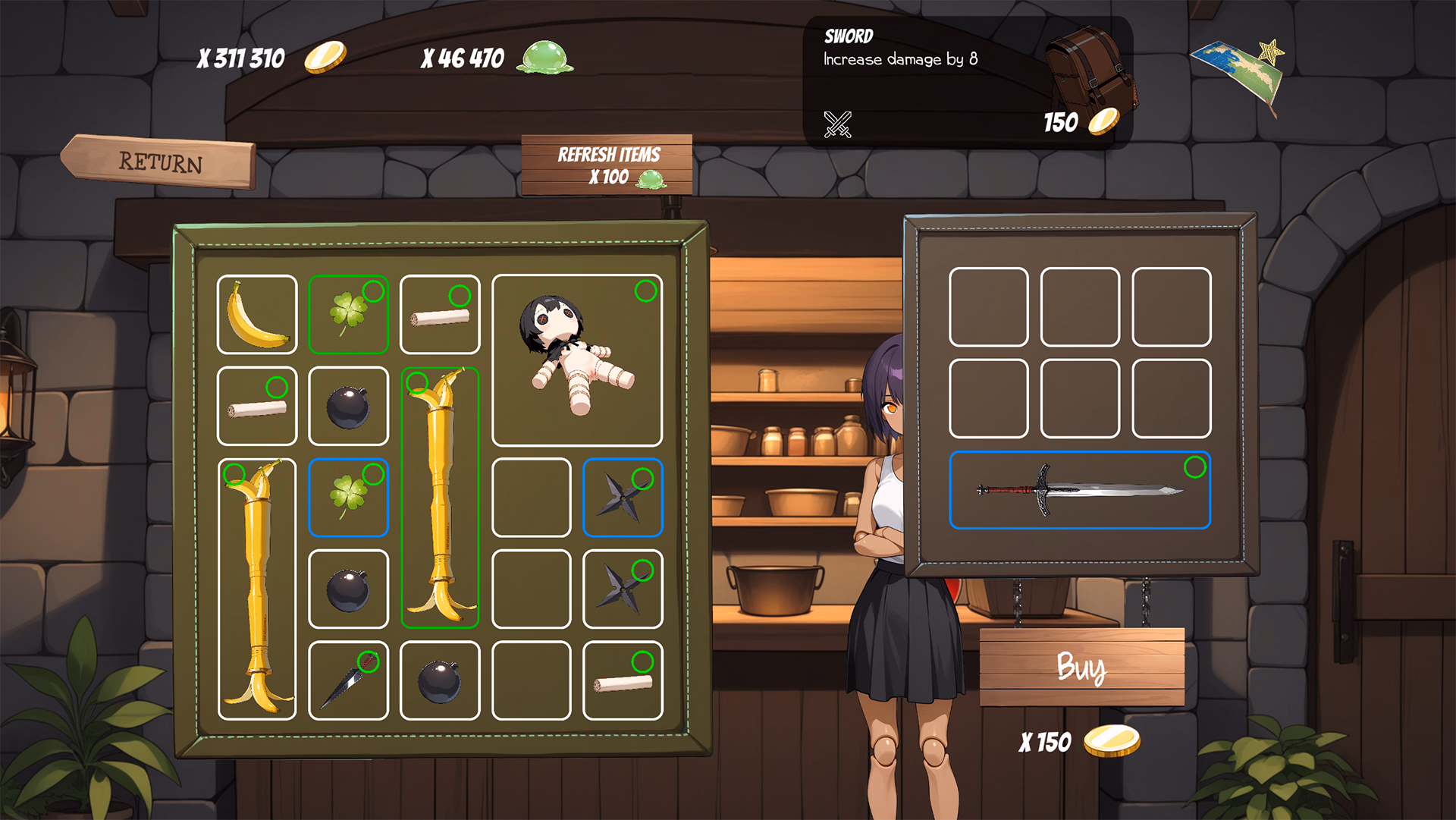Select the green-bordered four-leaf clover
The height and width of the screenshot is (820, 1456).
coord(349,315)
